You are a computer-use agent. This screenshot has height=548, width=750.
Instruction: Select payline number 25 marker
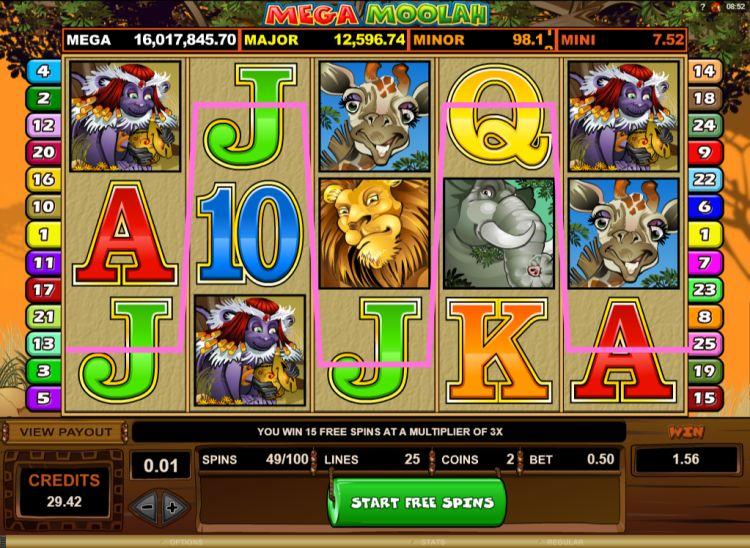coord(704,343)
